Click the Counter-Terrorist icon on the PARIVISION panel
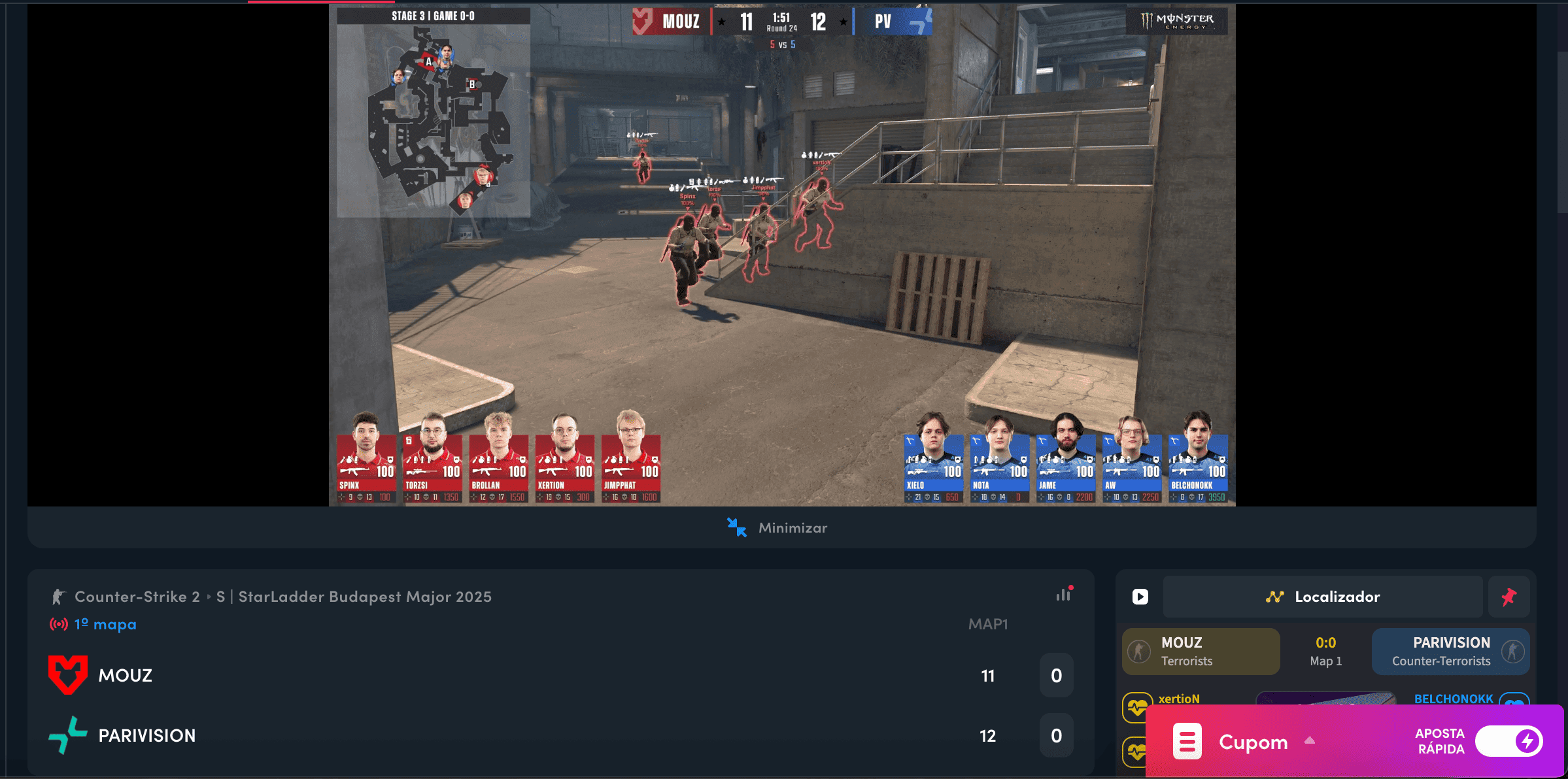The image size is (1568, 779). (x=1509, y=650)
